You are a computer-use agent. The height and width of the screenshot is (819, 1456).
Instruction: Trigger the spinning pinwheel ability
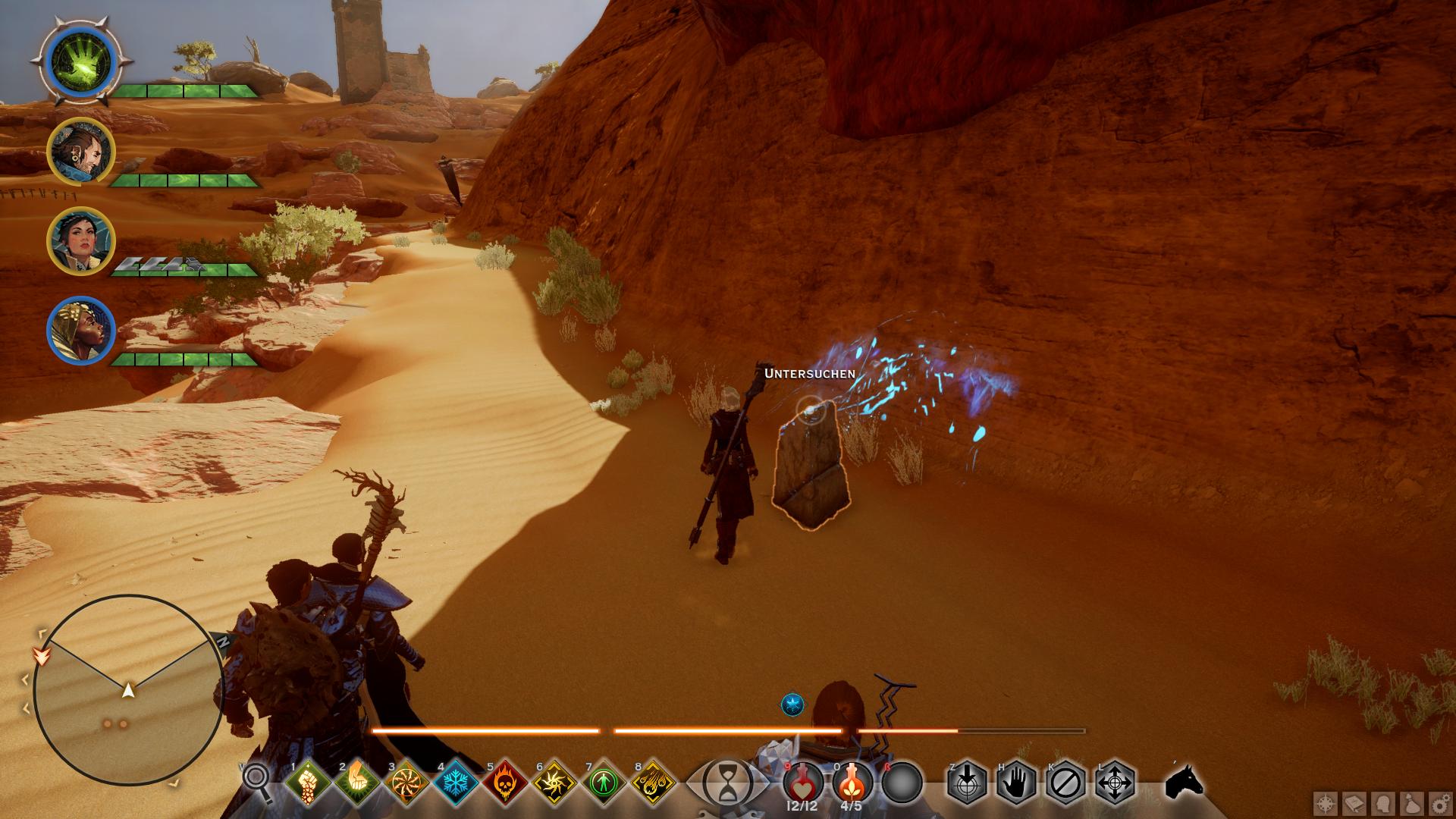(x=407, y=781)
